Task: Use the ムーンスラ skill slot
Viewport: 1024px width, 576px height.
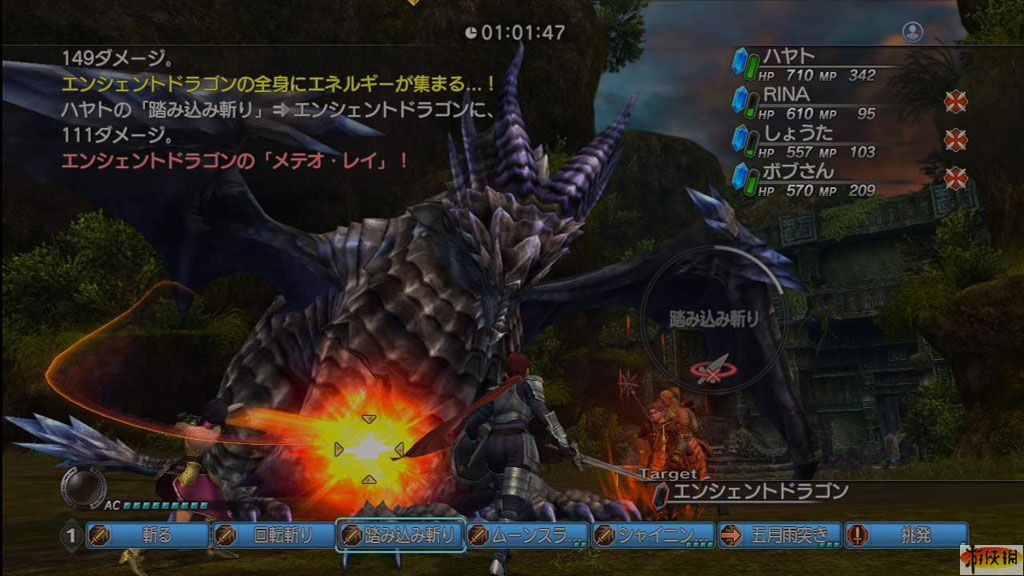Action: click(x=527, y=535)
